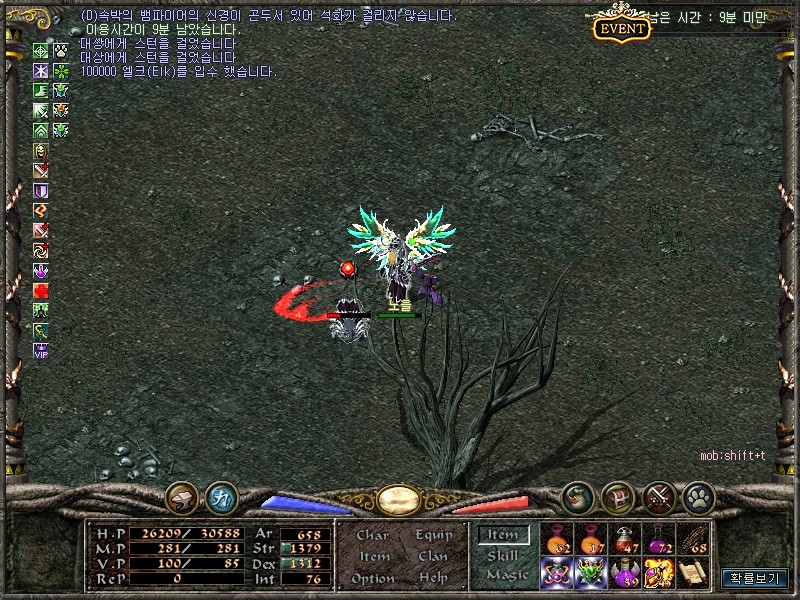
Task: Click the glowing oval orb in the bottom bar
Action: click(398, 498)
